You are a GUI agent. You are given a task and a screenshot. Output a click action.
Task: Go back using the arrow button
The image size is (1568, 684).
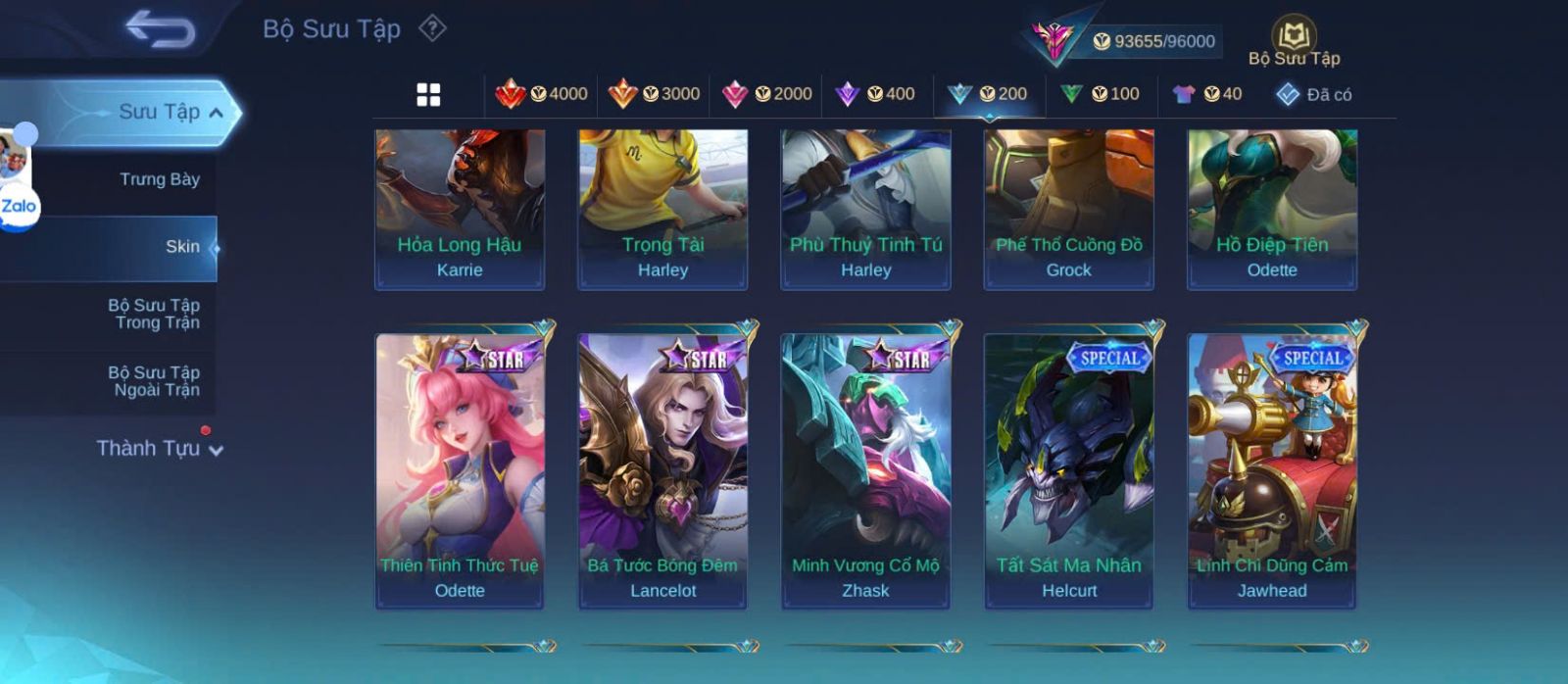click(x=161, y=28)
